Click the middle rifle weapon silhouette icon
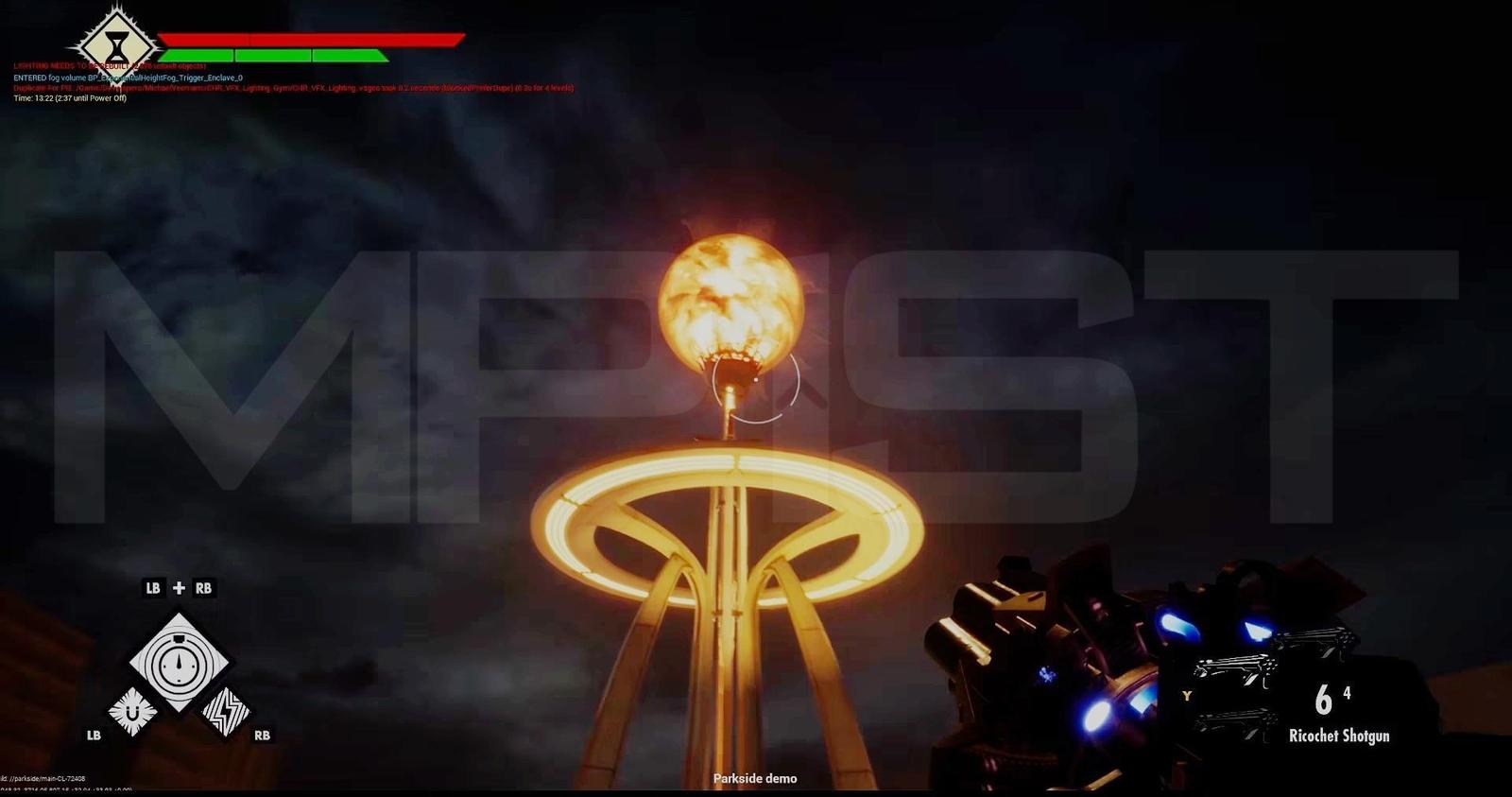 tap(1235, 671)
